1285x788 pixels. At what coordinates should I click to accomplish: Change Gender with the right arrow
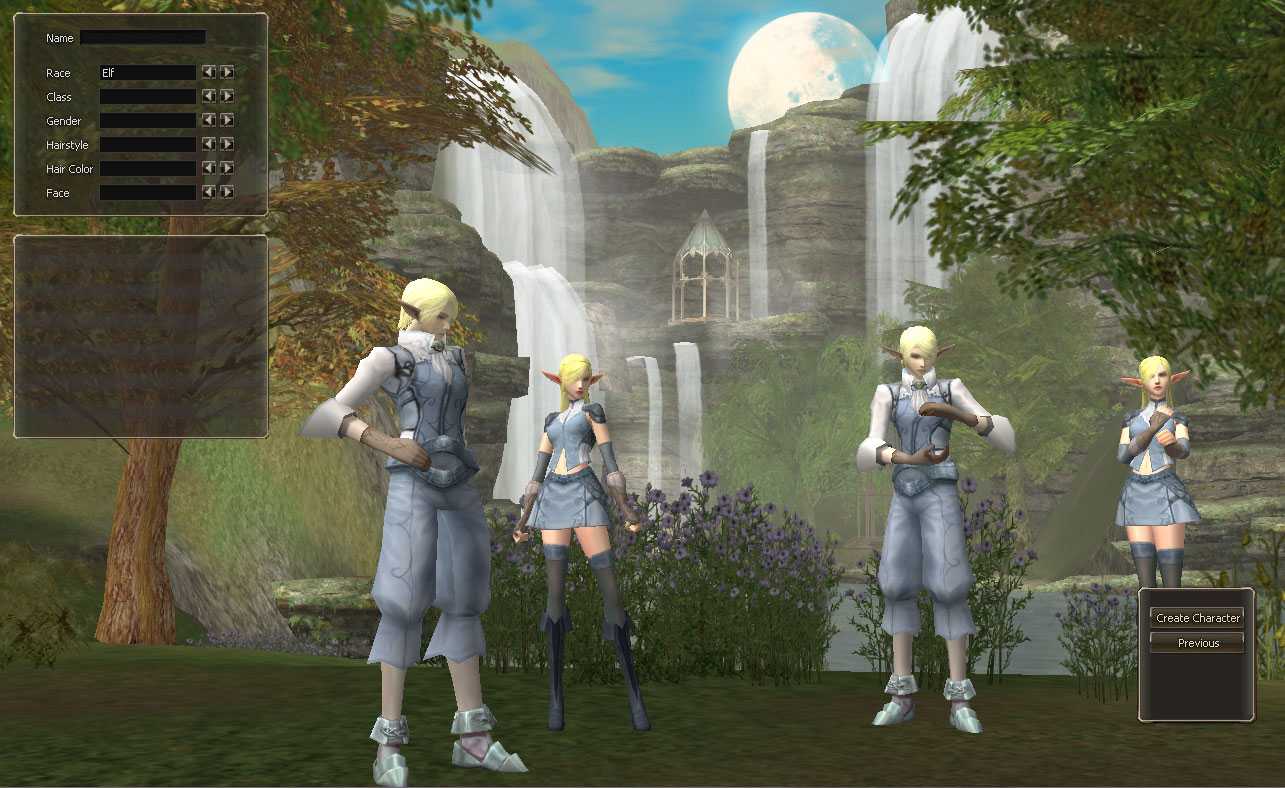coord(227,120)
